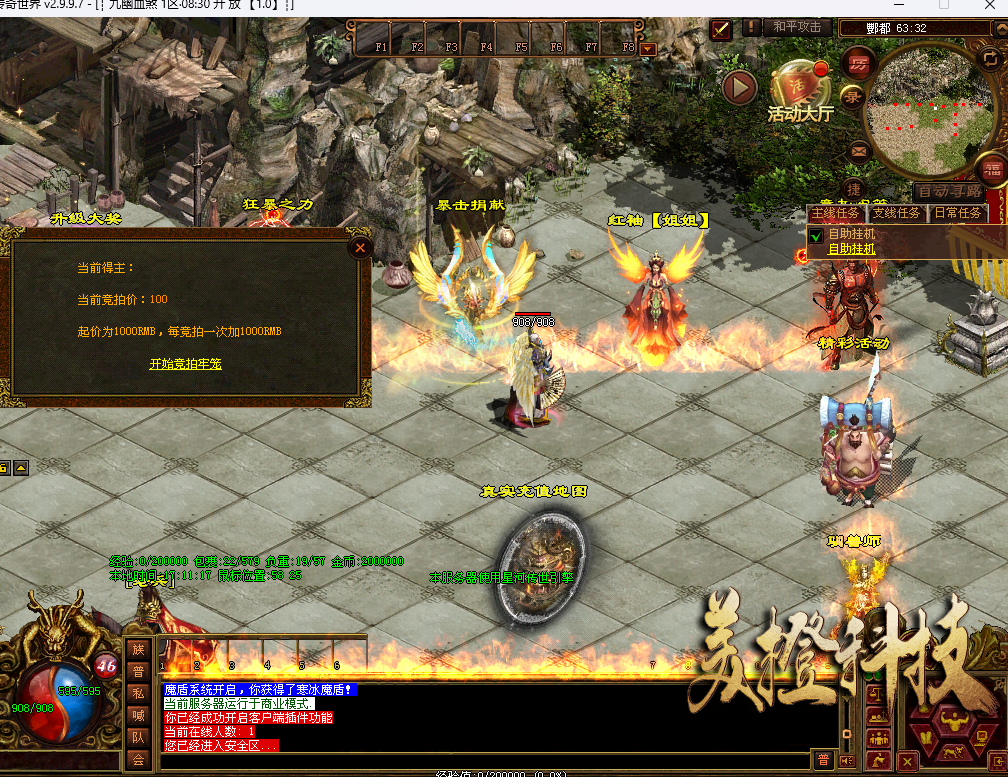Switch to the 日常任务 tab
Image resolution: width=1008 pixels, height=777 pixels.
[x=957, y=213]
